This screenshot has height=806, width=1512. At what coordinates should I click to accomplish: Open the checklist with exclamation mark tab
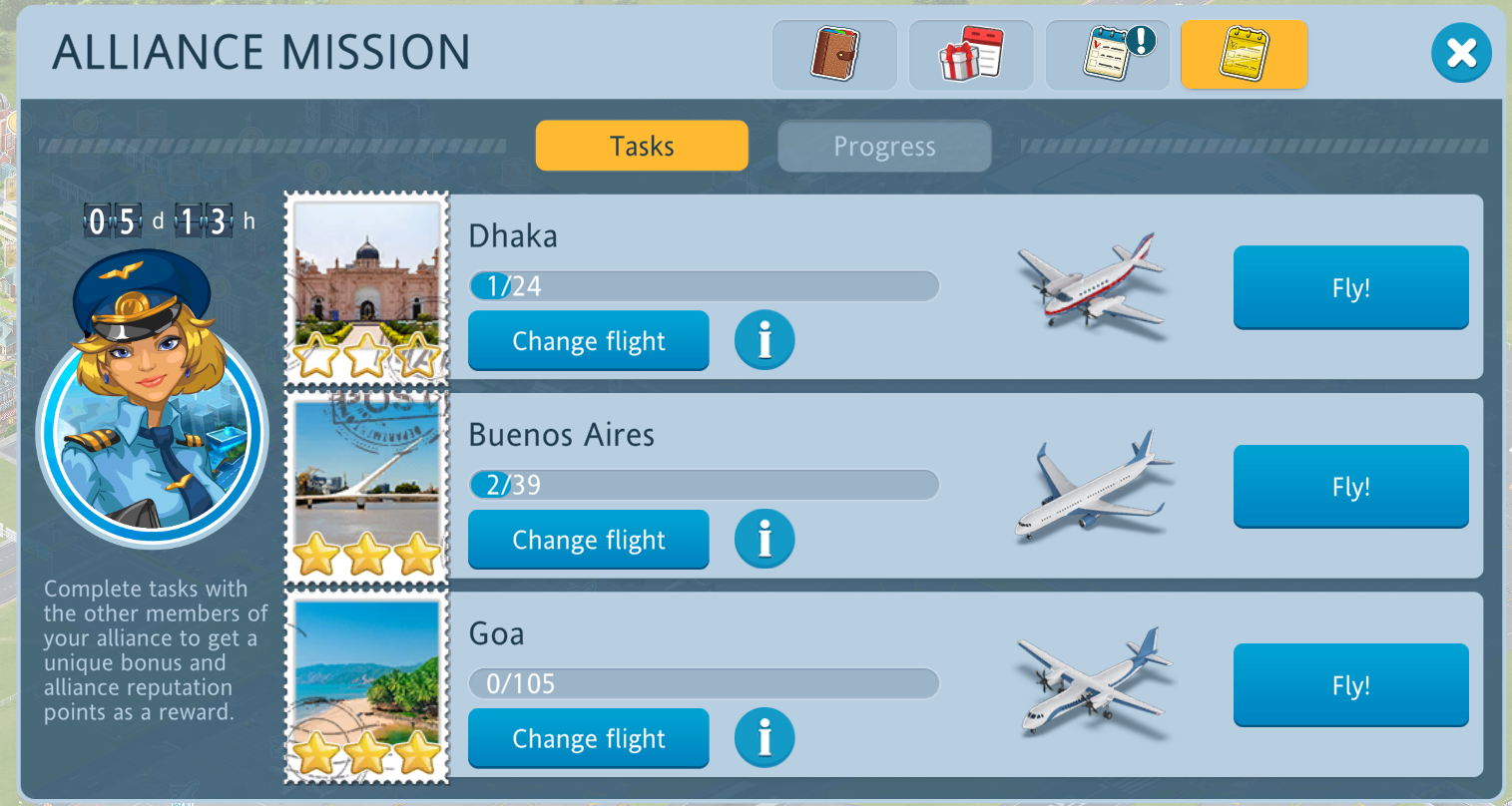click(x=1107, y=55)
